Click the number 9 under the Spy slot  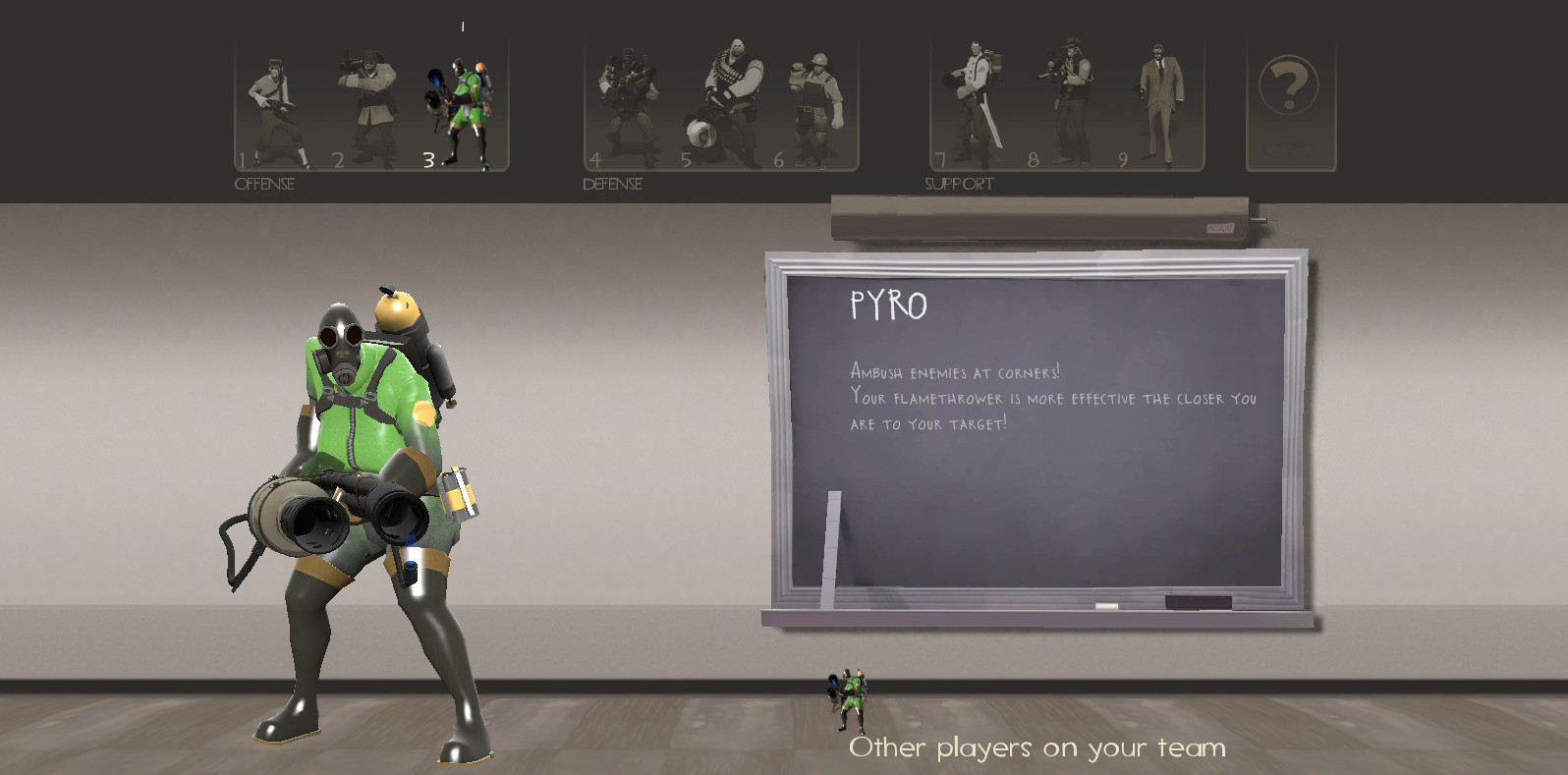tap(1123, 157)
